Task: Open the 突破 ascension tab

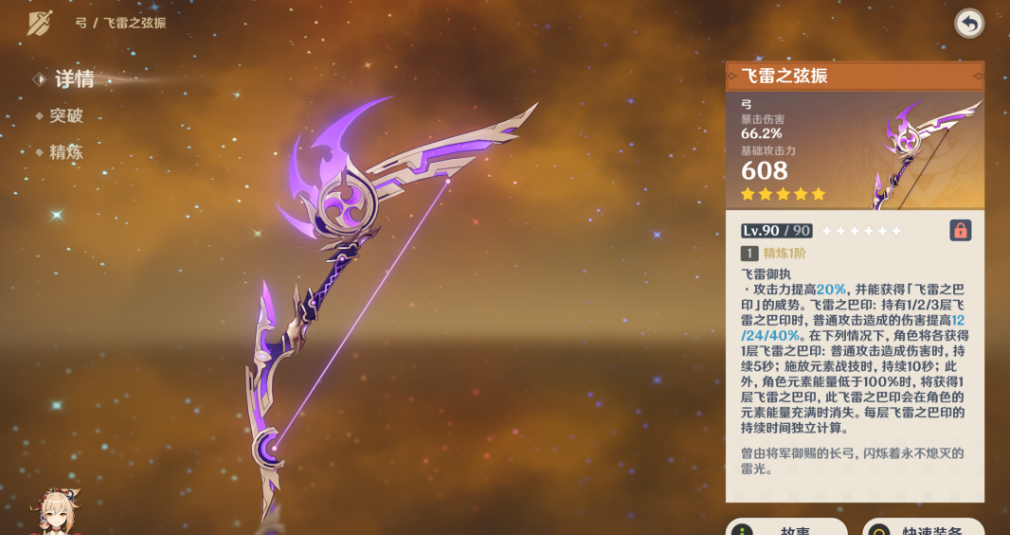Action: (x=66, y=116)
